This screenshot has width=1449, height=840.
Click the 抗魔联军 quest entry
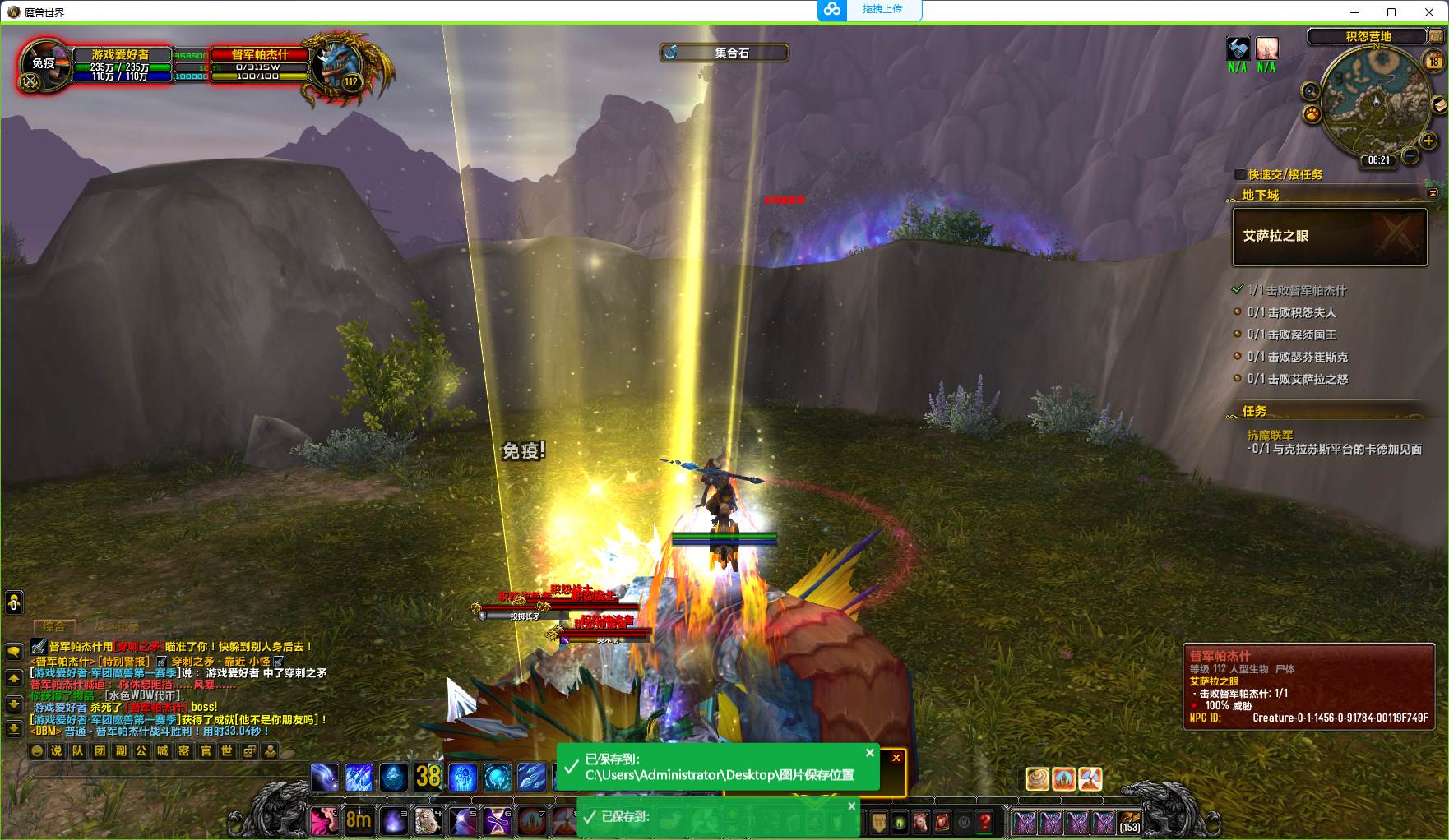(x=1270, y=435)
